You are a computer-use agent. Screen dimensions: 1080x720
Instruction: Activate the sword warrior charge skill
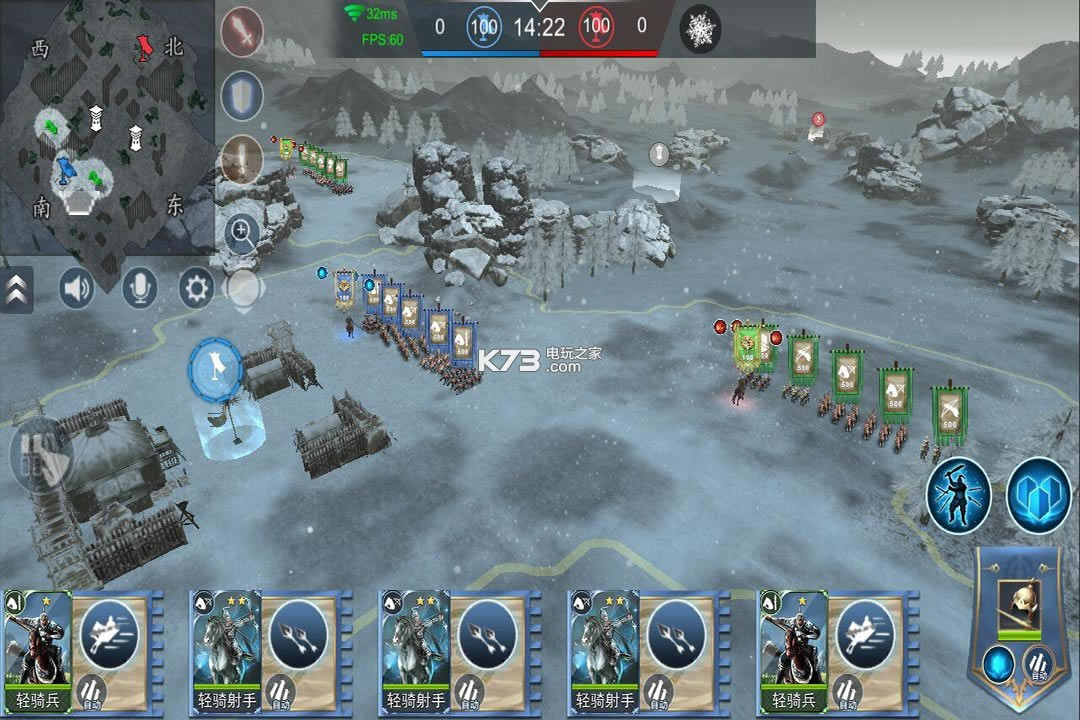point(958,495)
